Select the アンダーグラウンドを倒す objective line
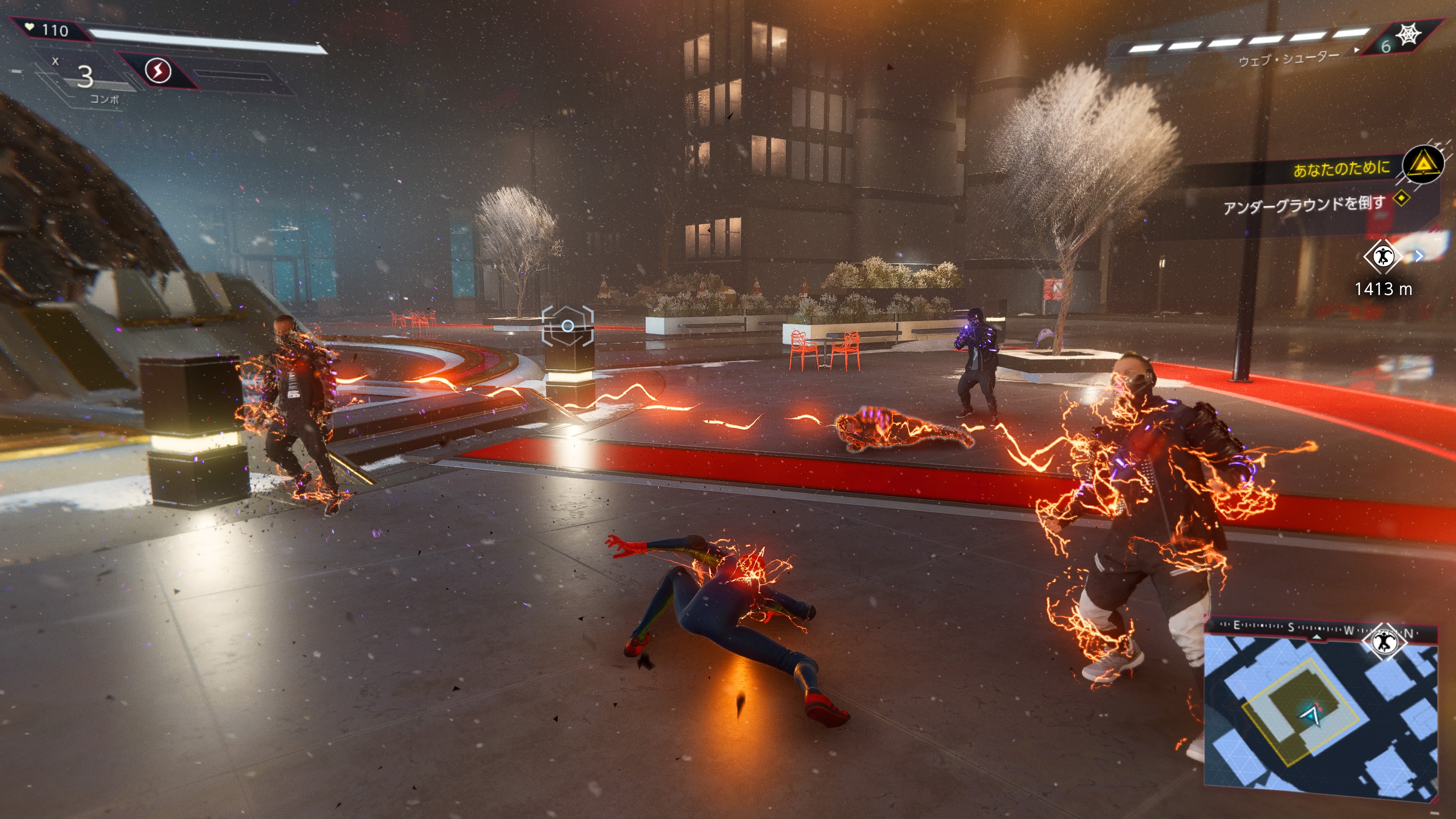The image size is (1456, 819). [x=1304, y=204]
